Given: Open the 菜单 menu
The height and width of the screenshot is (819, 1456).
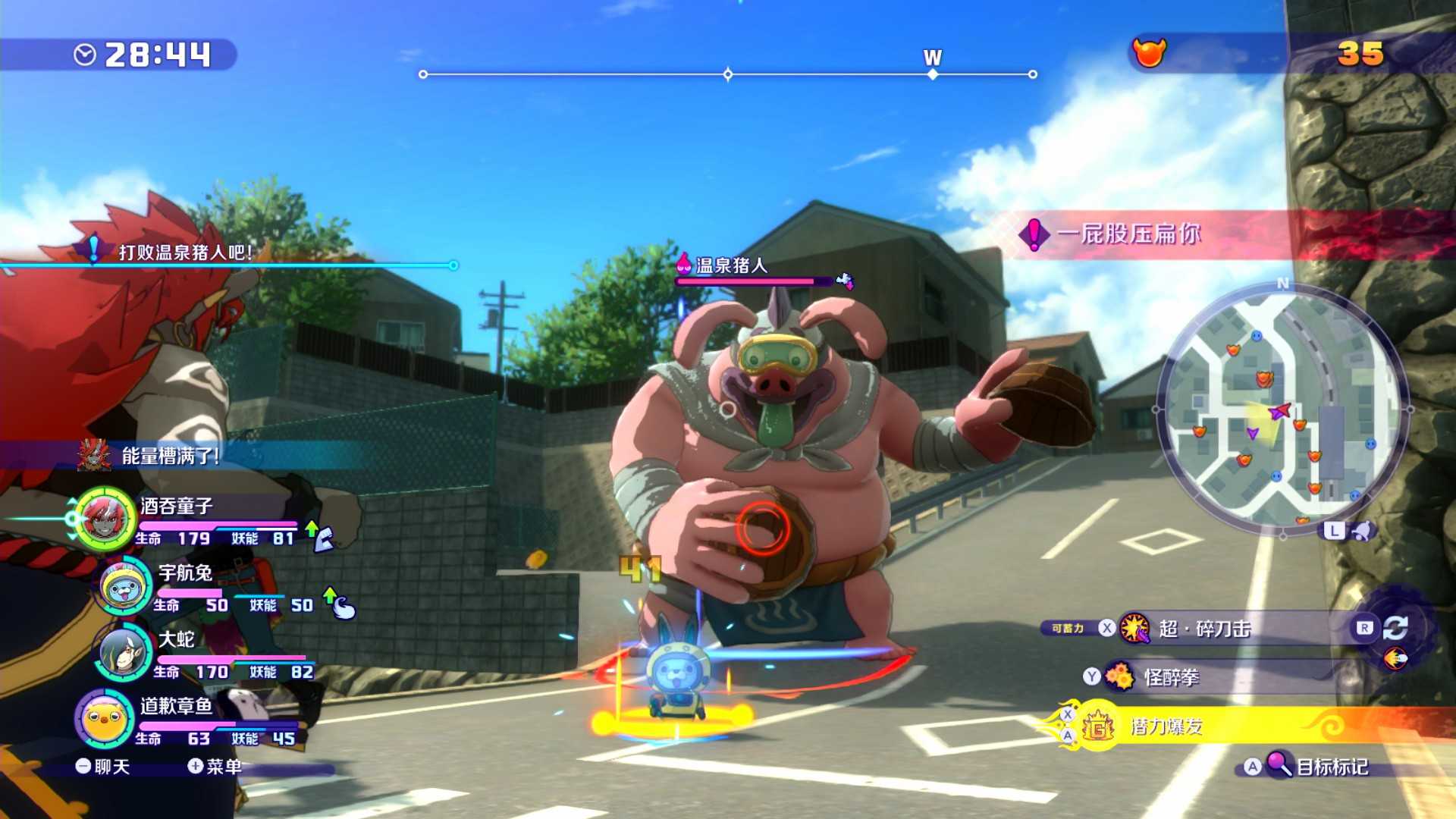Looking at the screenshot, I should (215, 767).
